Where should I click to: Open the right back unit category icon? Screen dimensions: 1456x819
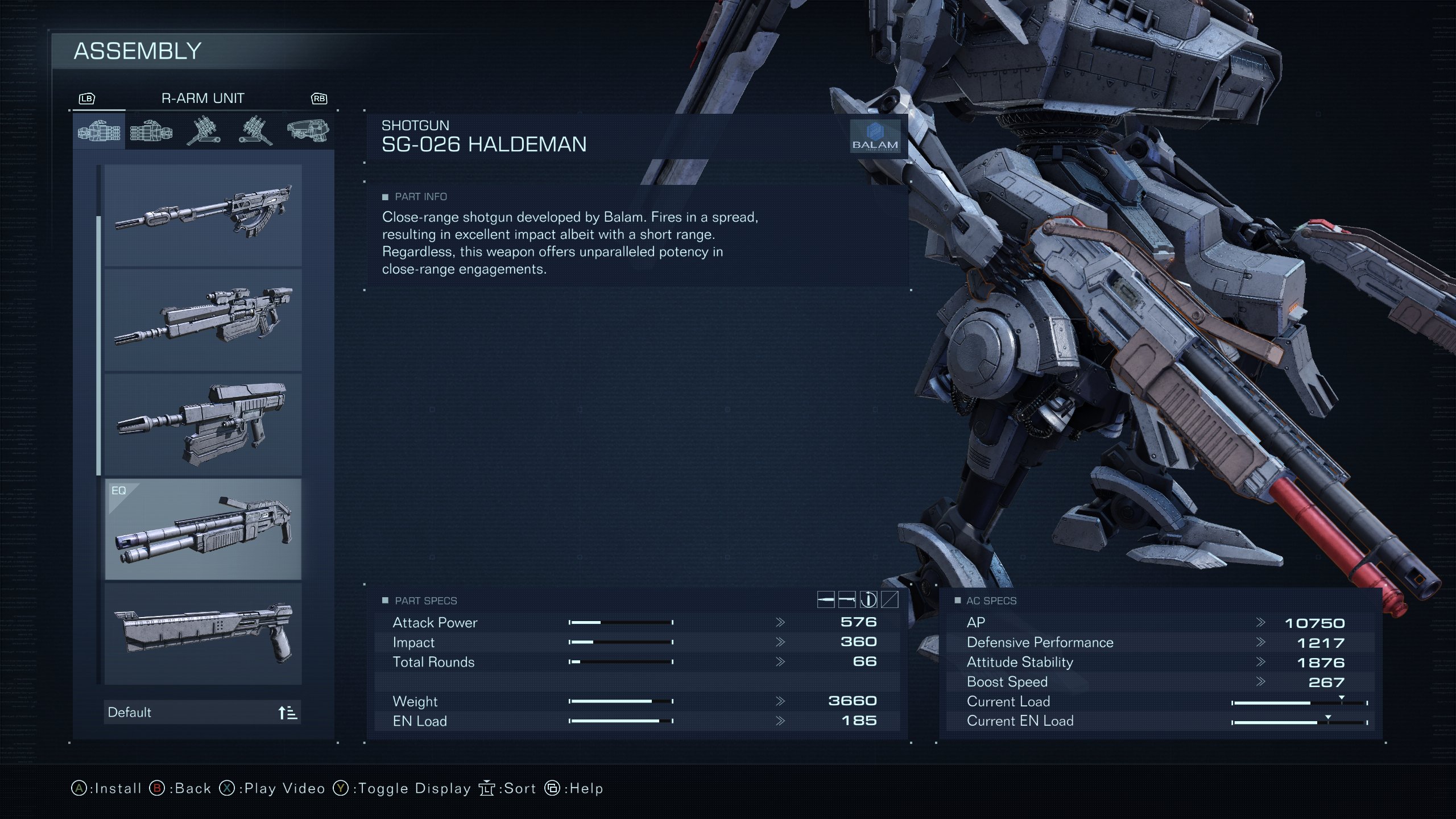pyautogui.click(x=202, y=131)
